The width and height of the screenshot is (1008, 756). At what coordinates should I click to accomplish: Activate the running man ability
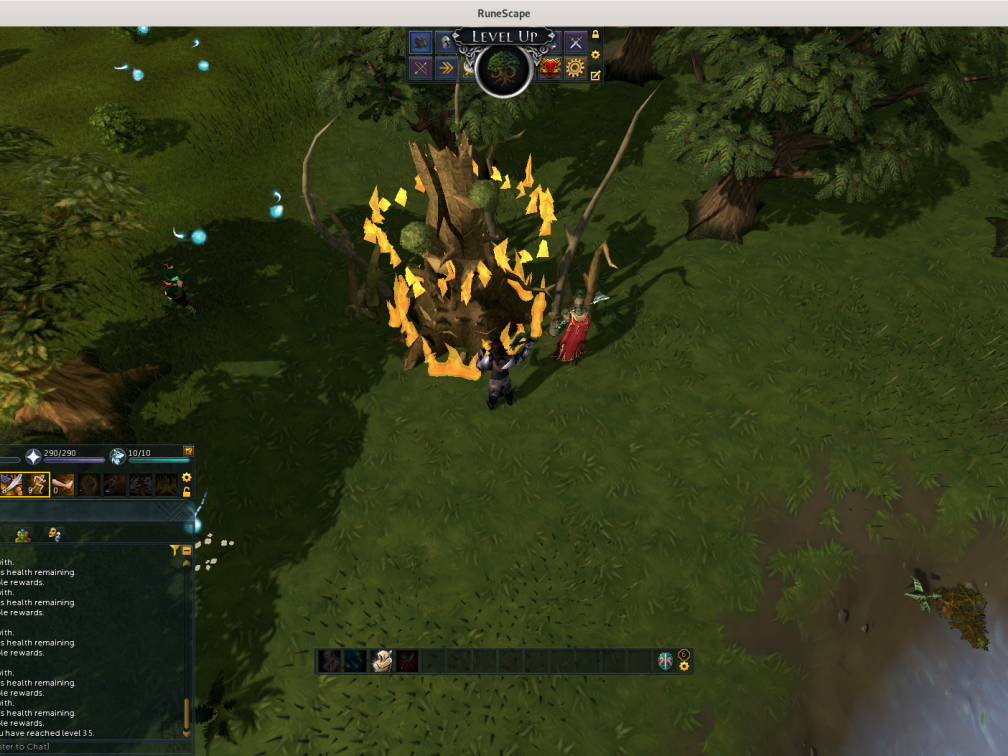pos(37,485)
